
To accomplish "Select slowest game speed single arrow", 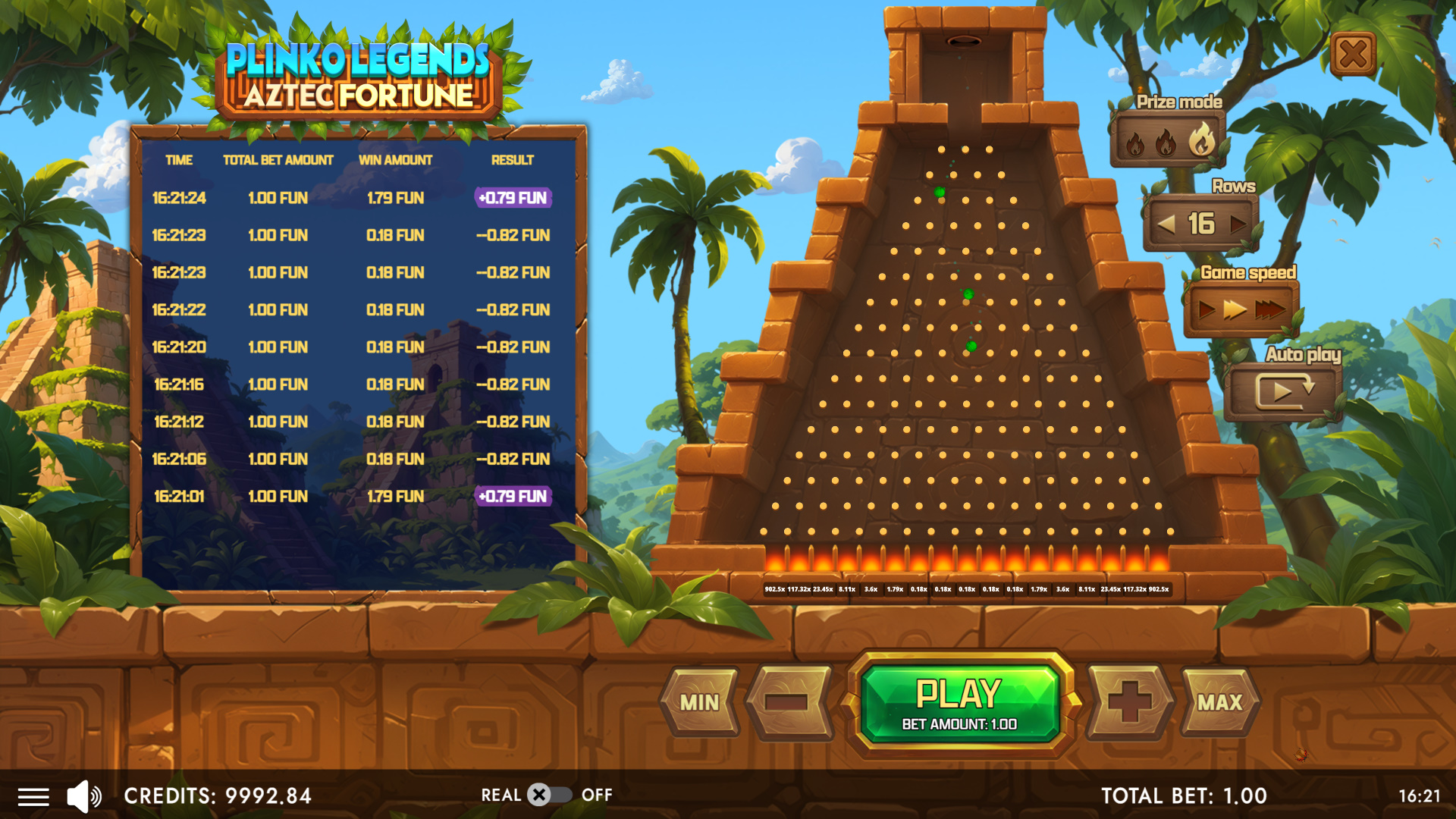I will pos(1206,309).
